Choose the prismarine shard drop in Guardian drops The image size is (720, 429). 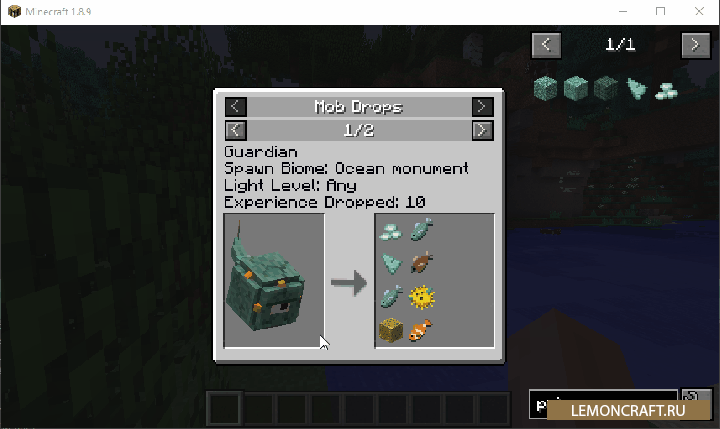(391, 263)
